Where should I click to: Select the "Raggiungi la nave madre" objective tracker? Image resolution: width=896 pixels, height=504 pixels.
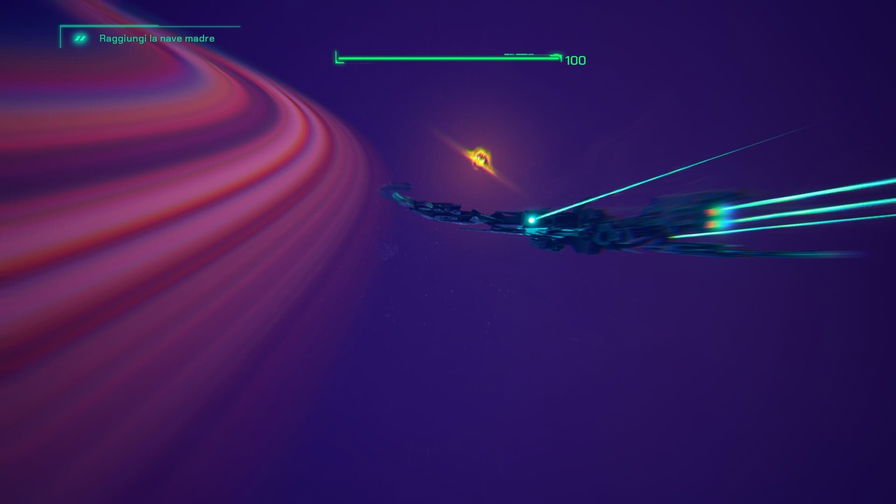click(x=157, y=39)
